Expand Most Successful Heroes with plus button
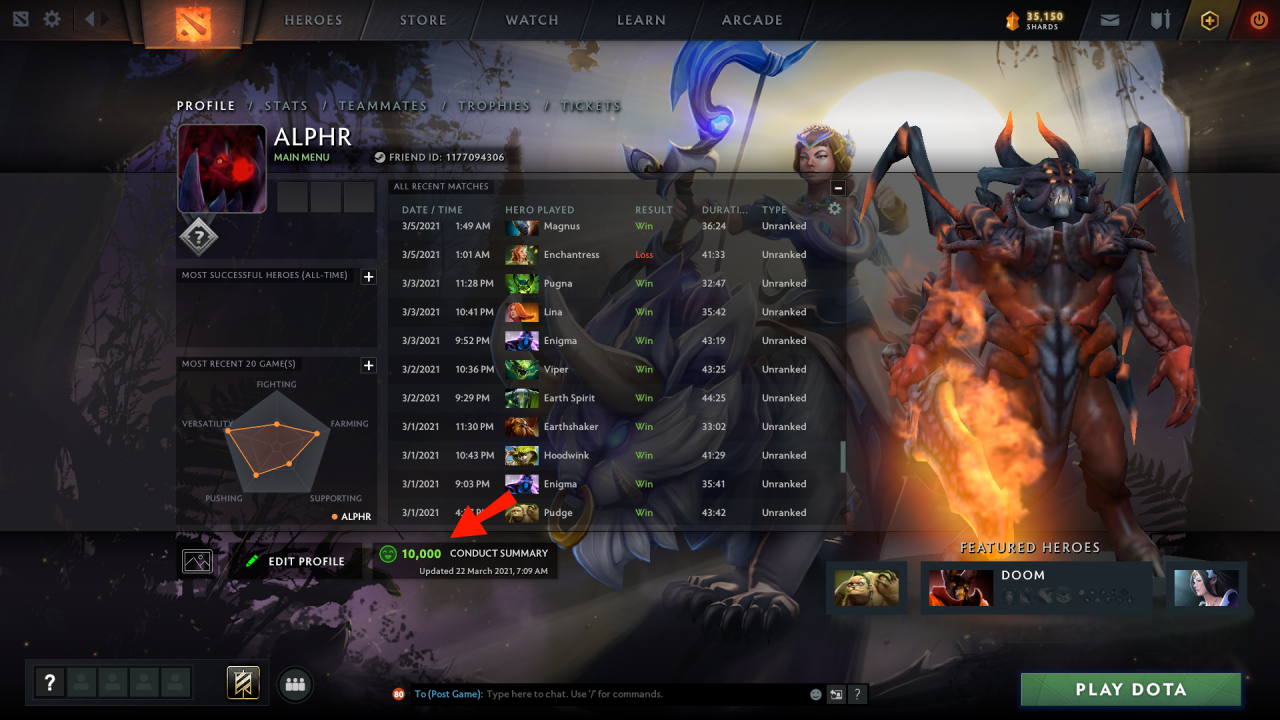Screen dimensions: 1280x720 point(369,276)
